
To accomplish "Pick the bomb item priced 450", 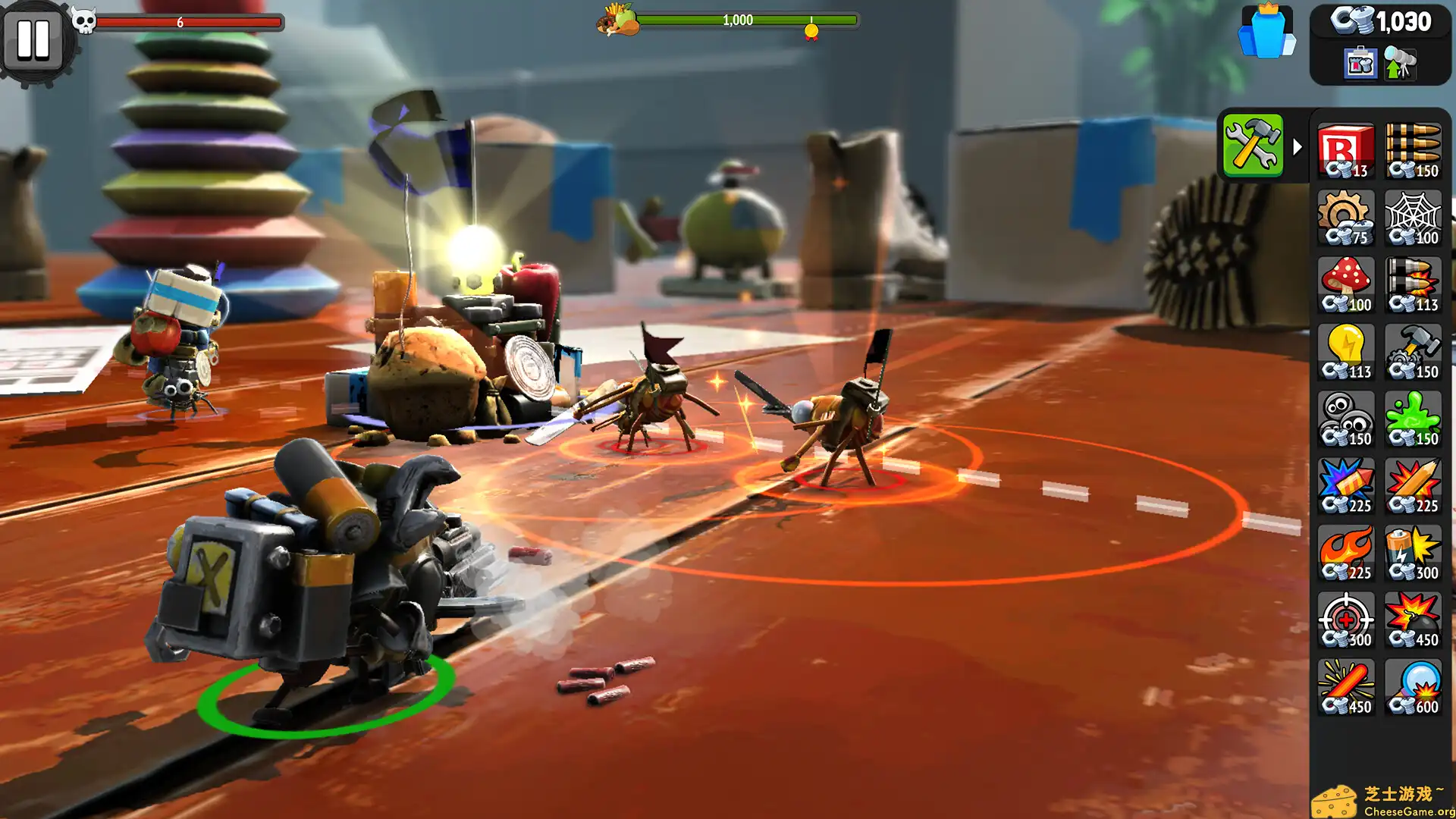I will point(1414,618).
